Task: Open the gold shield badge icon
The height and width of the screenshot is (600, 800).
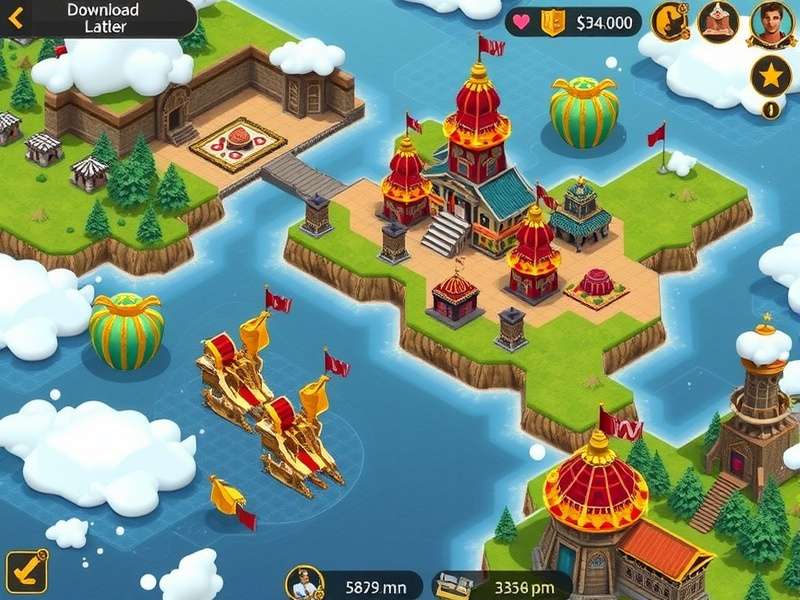Action: click(553, 21)
